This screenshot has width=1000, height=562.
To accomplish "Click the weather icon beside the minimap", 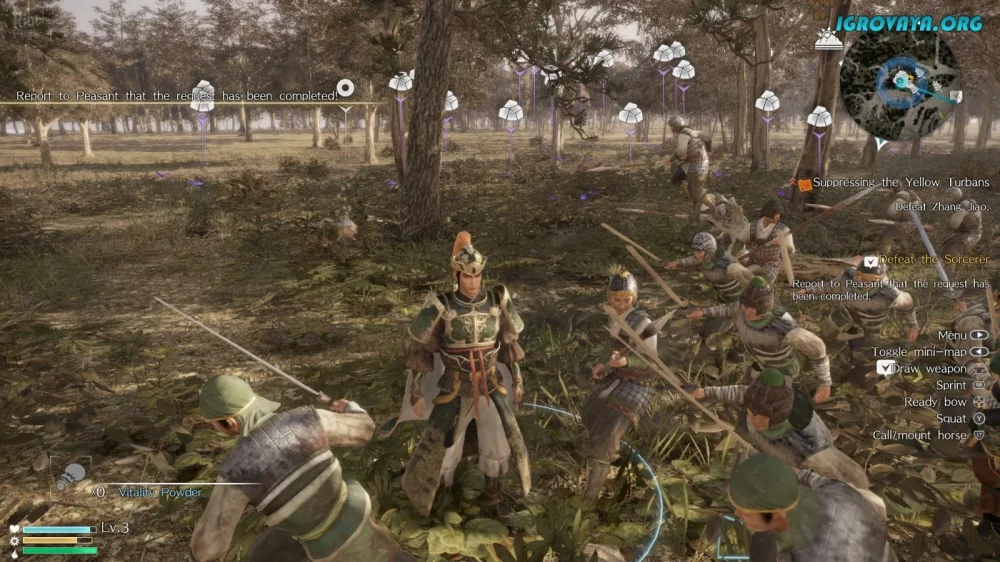I will point(827,40).
